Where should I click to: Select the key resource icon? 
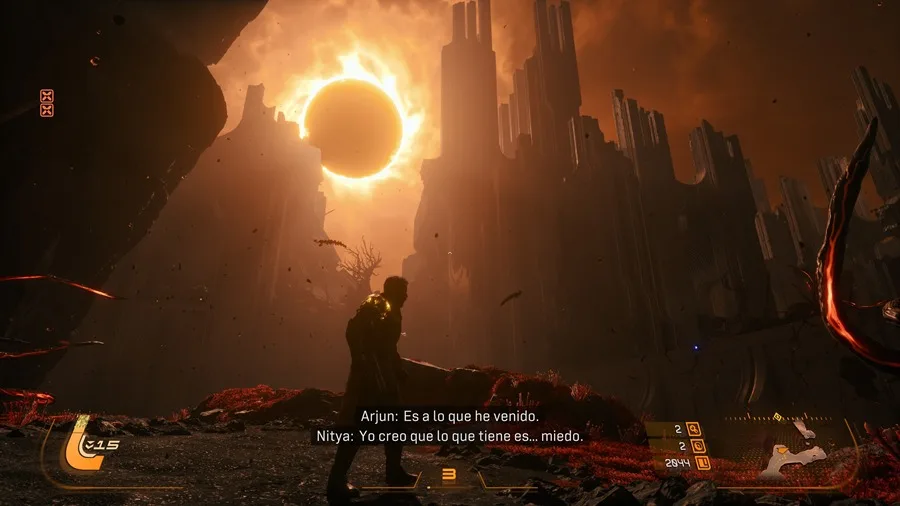693,430
